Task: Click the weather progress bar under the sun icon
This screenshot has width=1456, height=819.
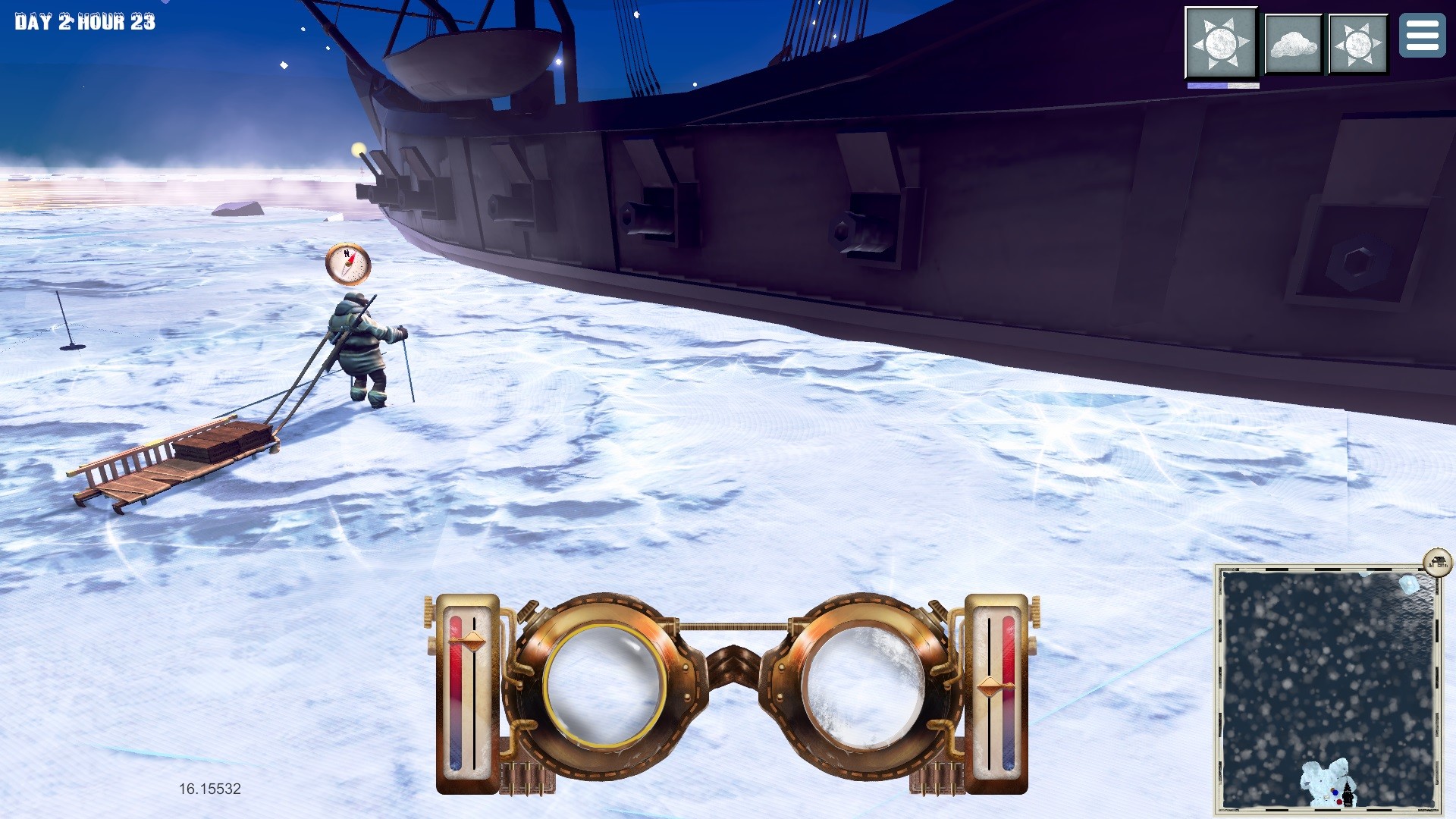Action: [1222, 85]
